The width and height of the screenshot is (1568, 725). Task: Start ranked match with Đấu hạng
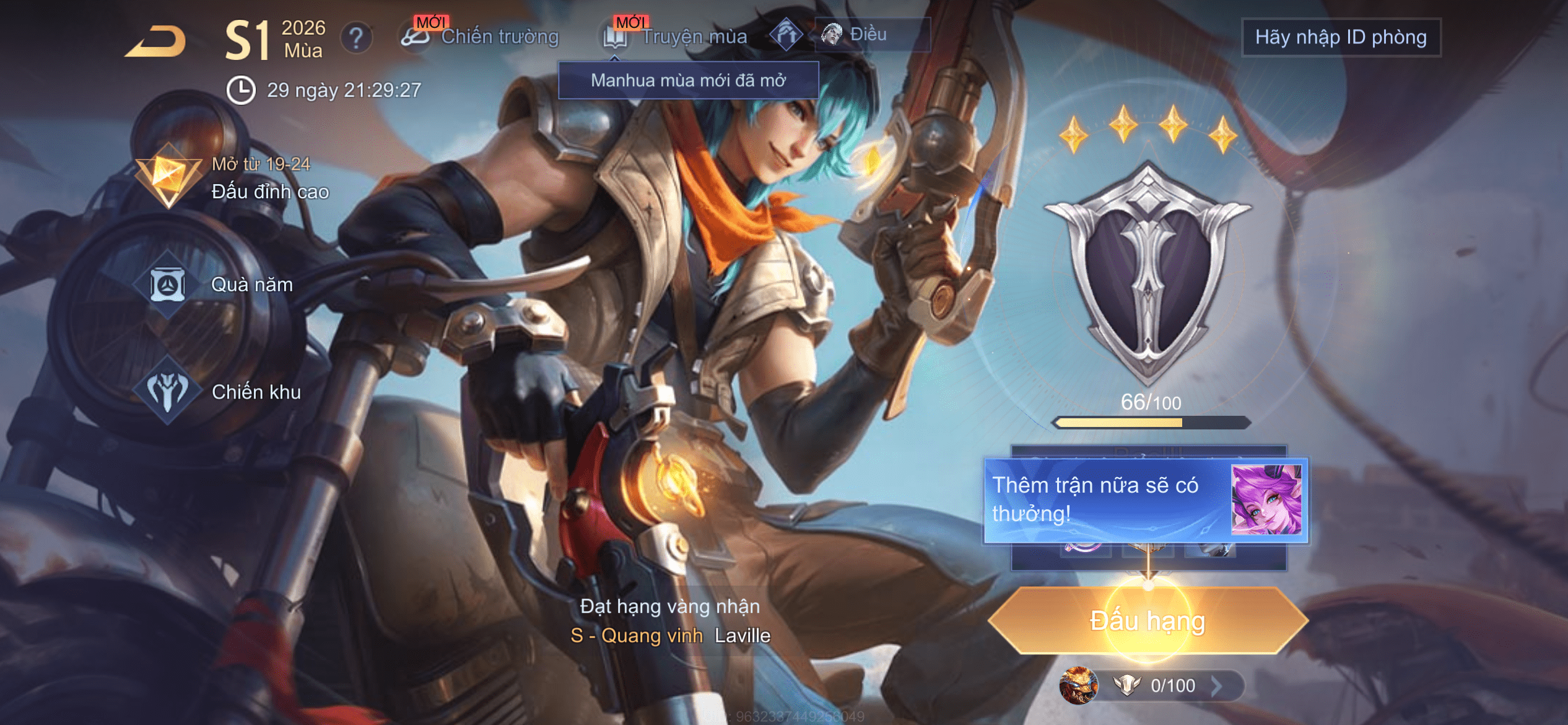point(1148,621)
